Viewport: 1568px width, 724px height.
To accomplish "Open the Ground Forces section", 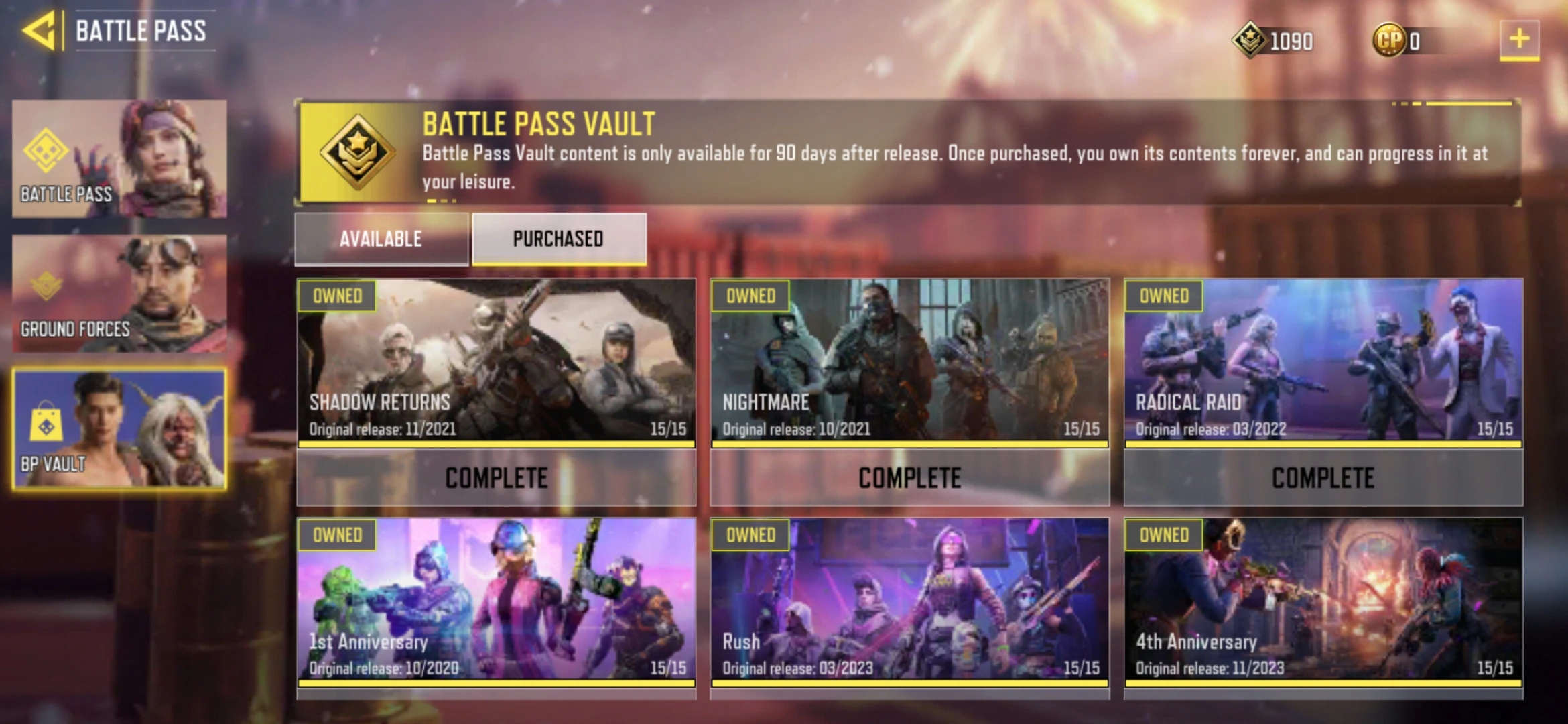I will click(119, 294).
